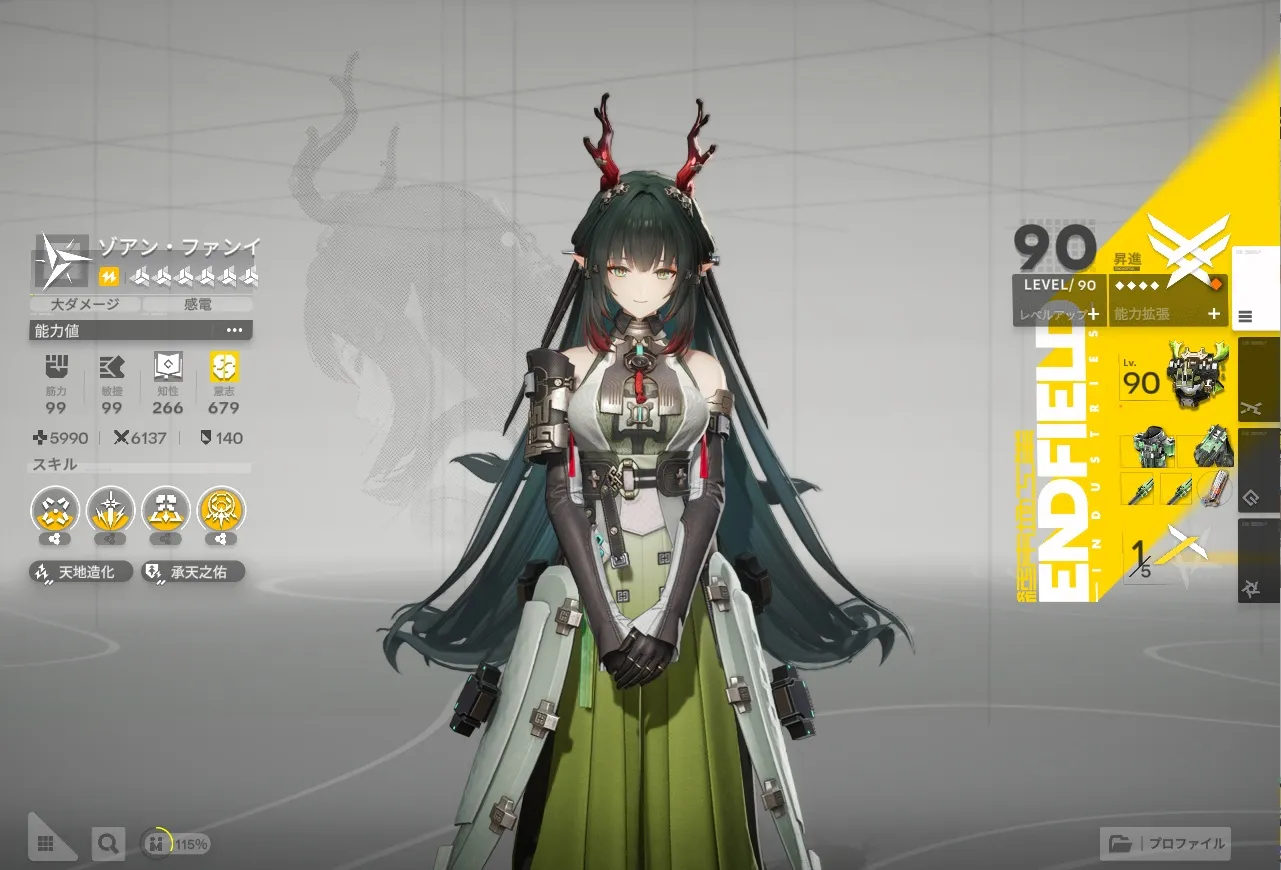Open the green body armor equipment slot
Viewport: 1281px width, 870px height.
tap(1146, 451)
